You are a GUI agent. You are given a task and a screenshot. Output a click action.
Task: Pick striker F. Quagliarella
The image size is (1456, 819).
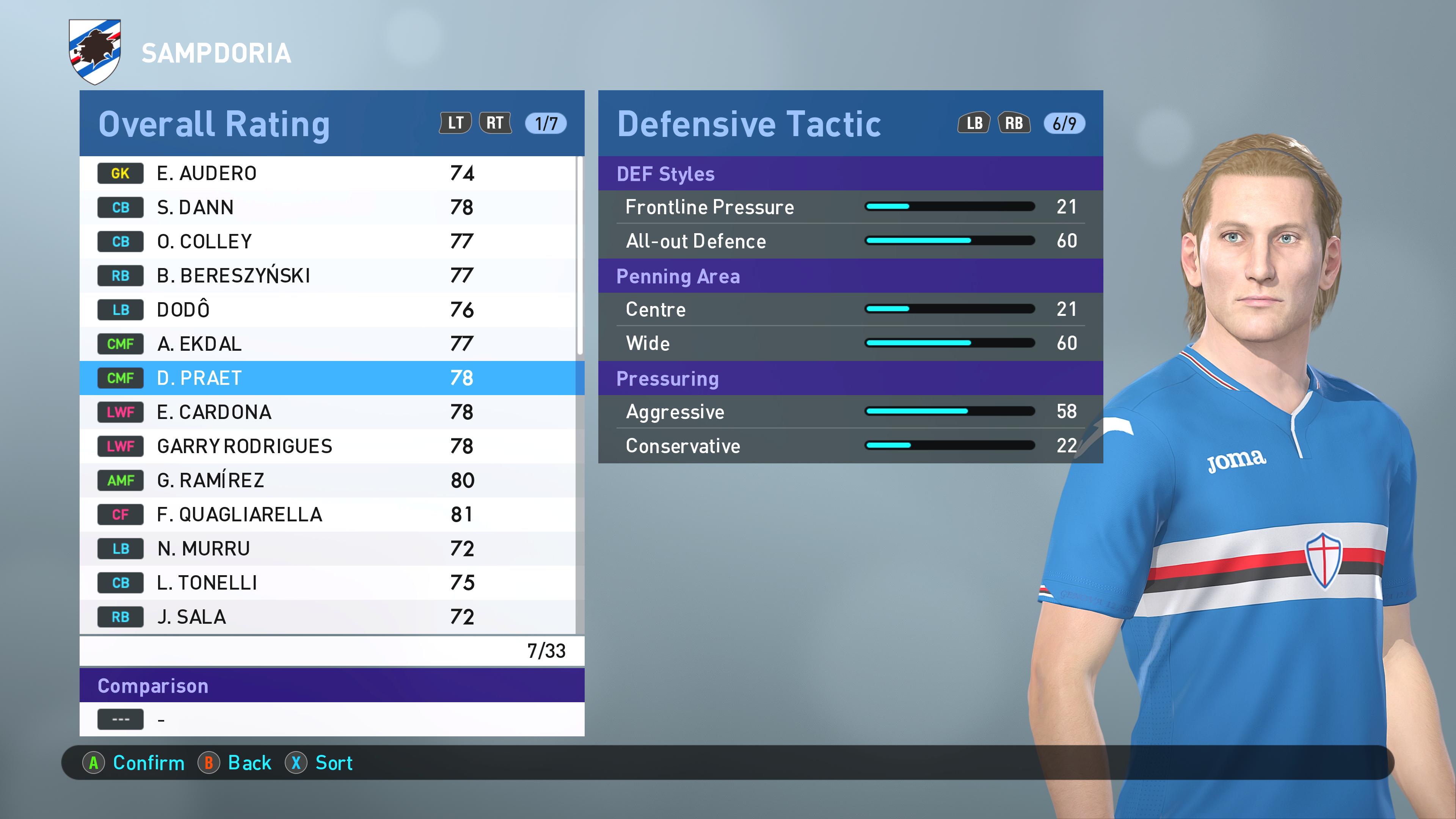point(328,515)
